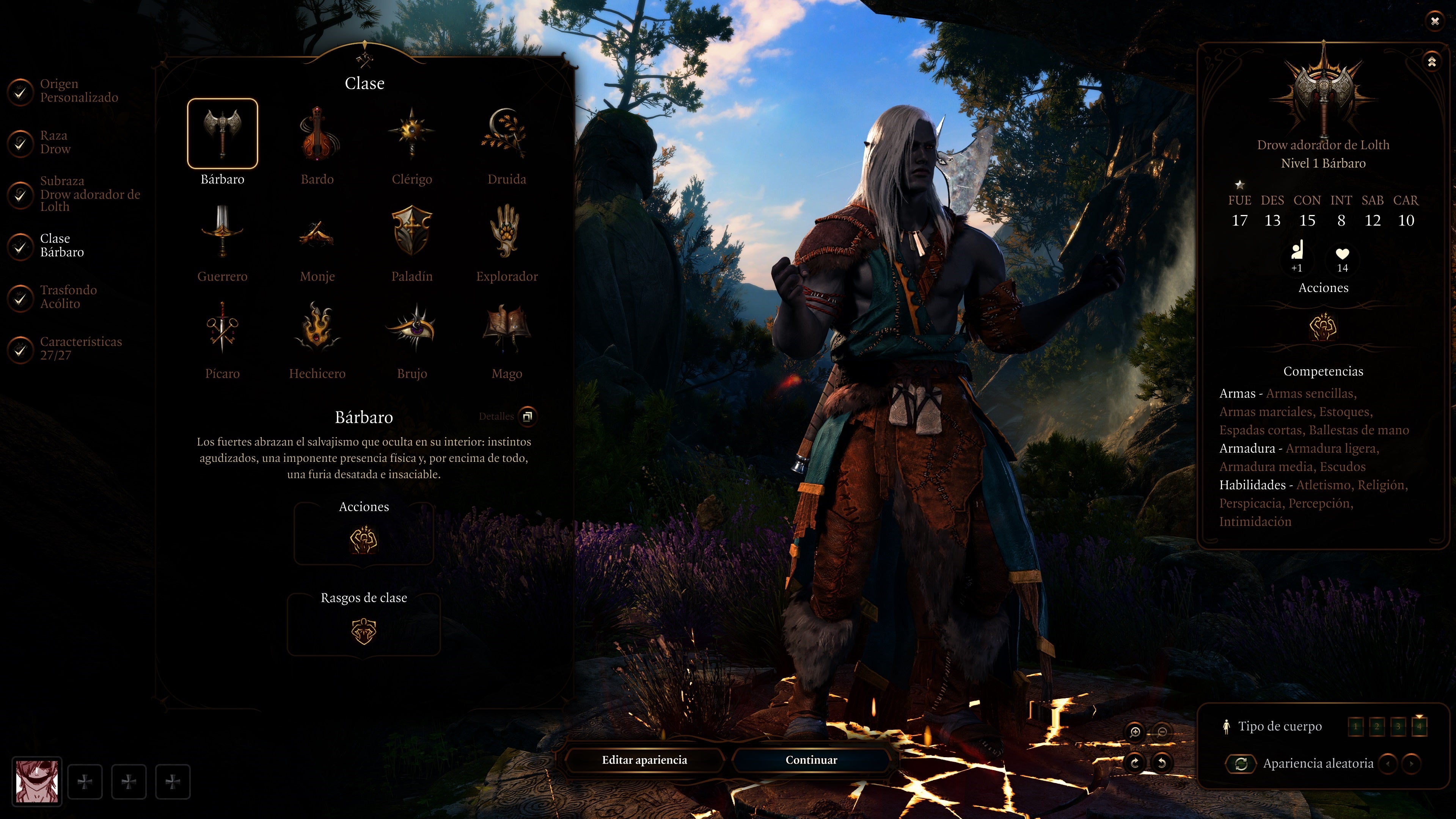
Task: Open the Trasfondo Acólito step
Action: click(68, 297)
